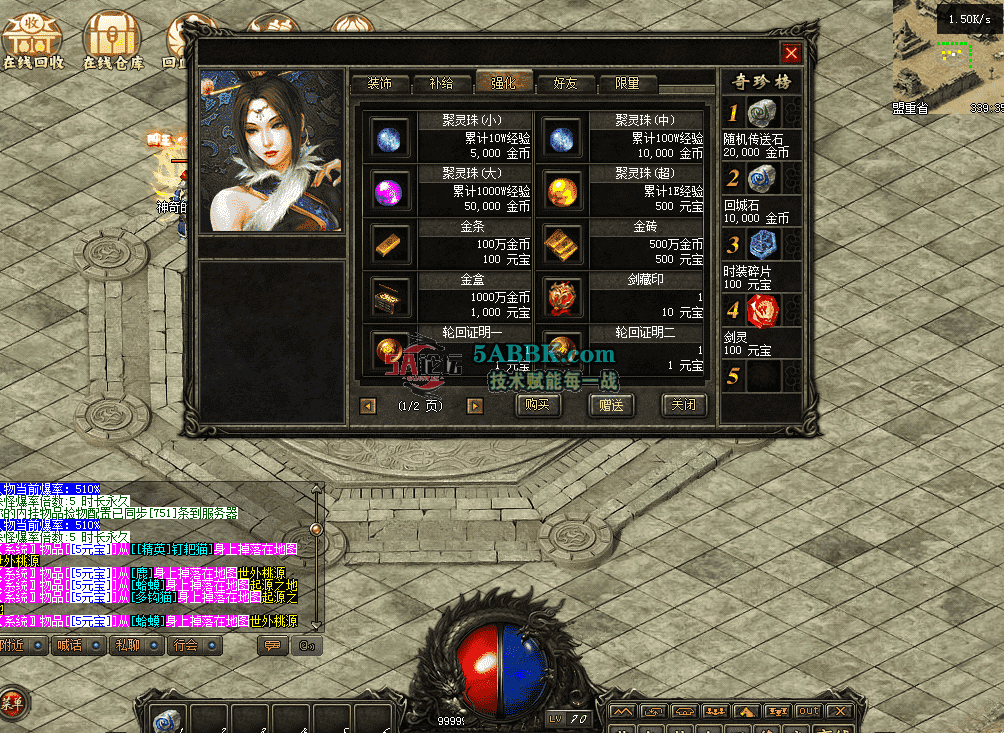Viewport: 1004px width, 733px height.
Task: Gift the item with the 赠送 button
Action: pos(611,405)
